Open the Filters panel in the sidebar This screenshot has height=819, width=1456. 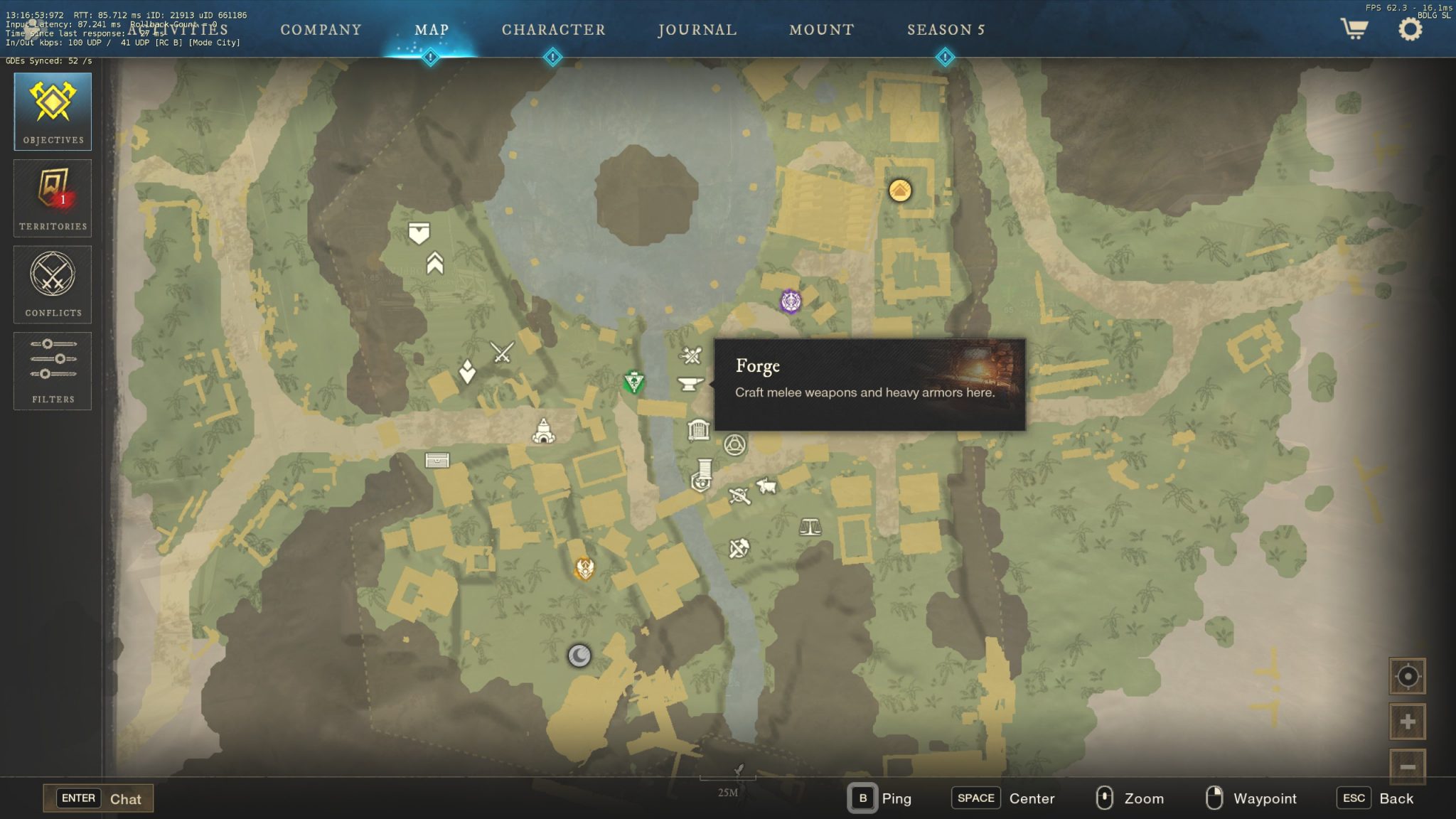coord(53,370)
